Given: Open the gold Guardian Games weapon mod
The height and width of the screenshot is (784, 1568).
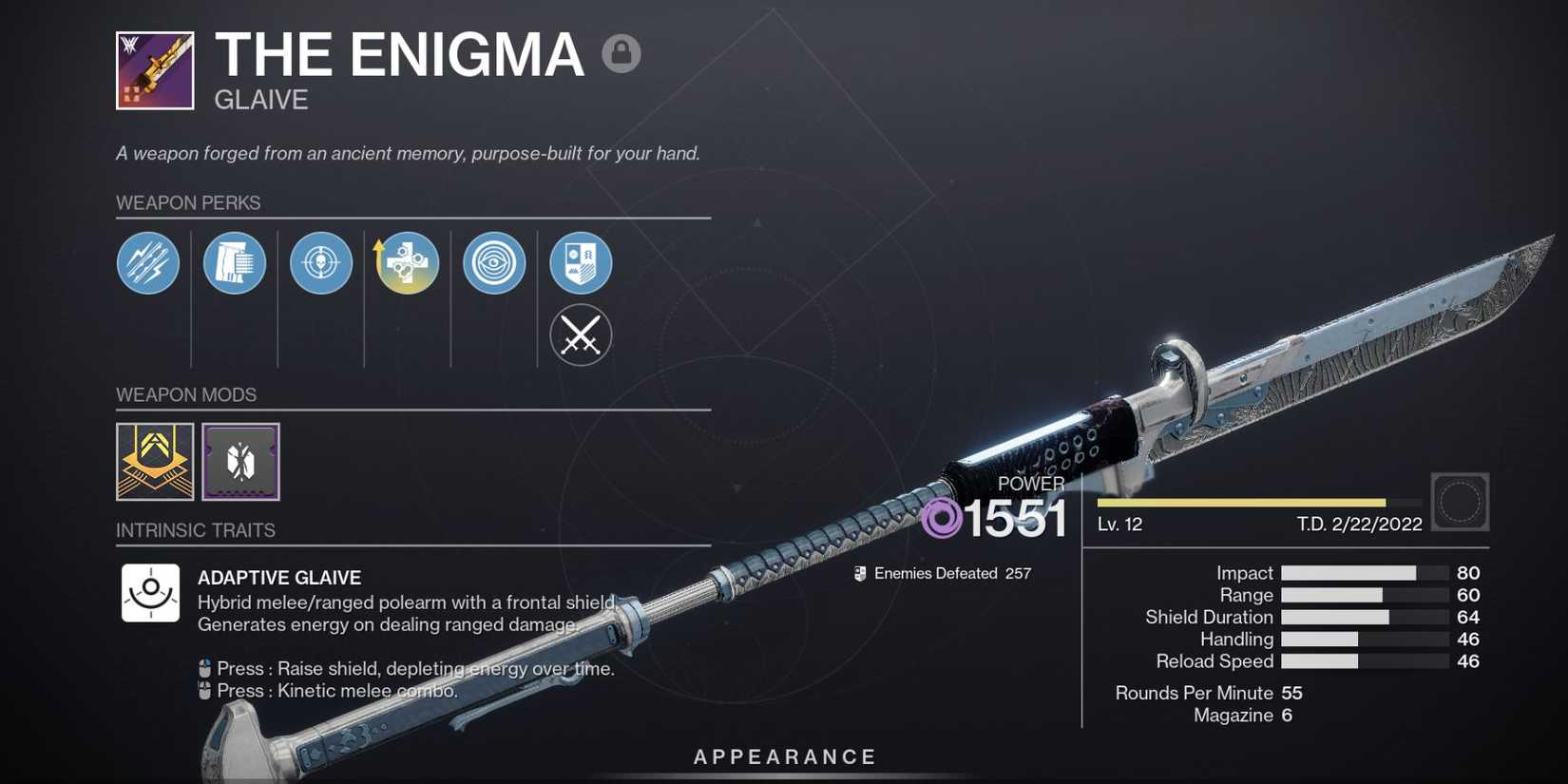Looking at the screenshot, I should pyautogui.click(x=155, y=463).
